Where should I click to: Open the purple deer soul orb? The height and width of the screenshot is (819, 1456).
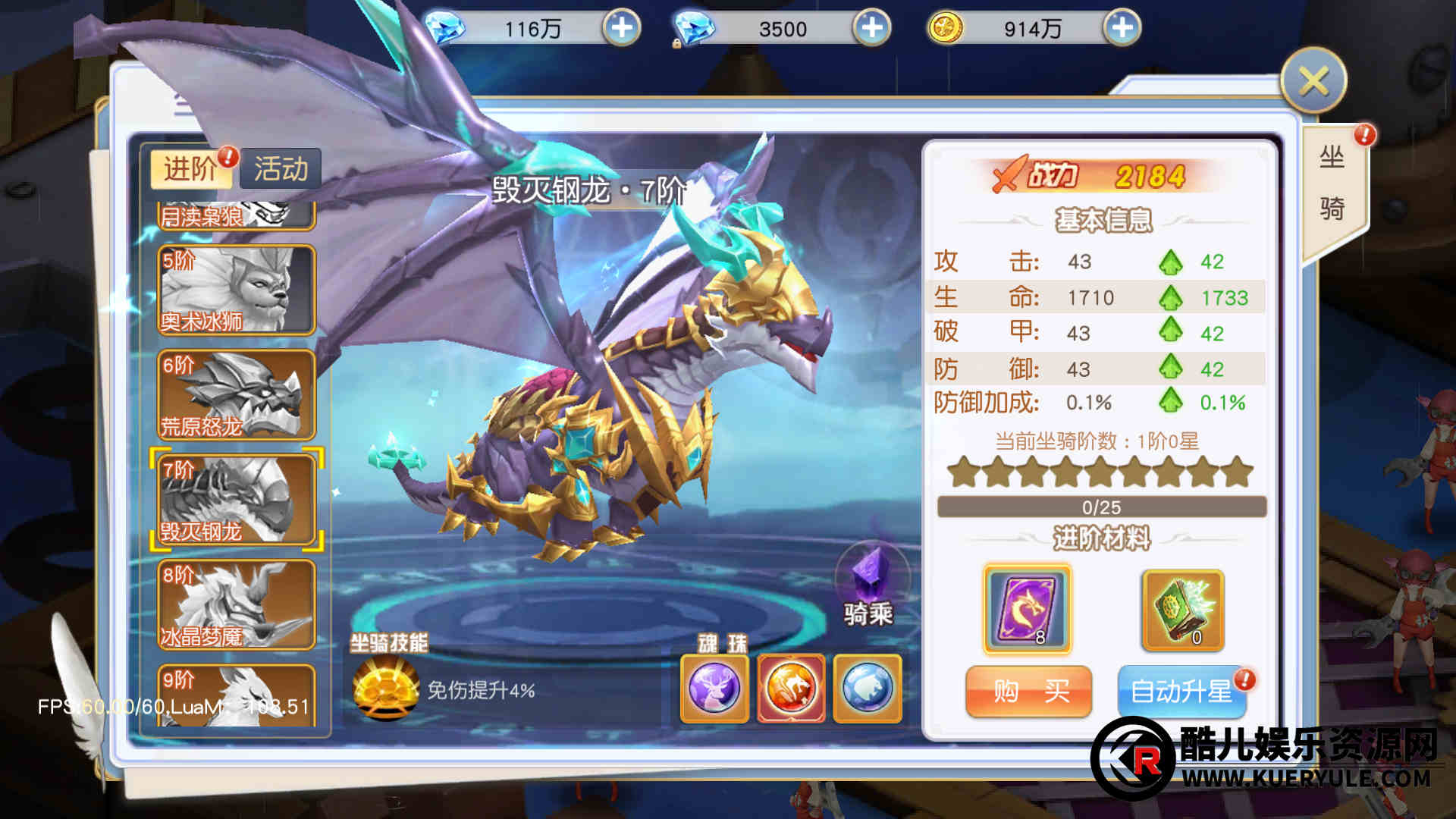click(714, 689)
